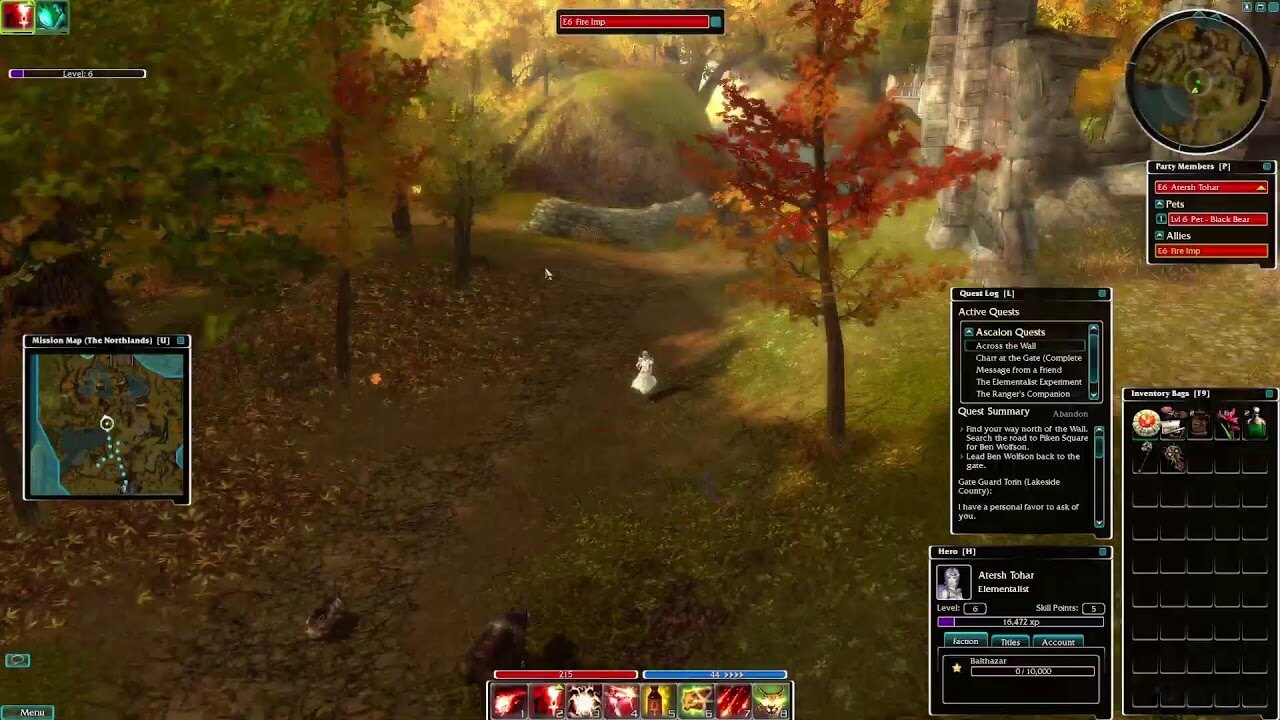Select the Fire Imp ally health bar
Image resolution: width=1280 pixels, height=720 pixels.
(1210, 250)
